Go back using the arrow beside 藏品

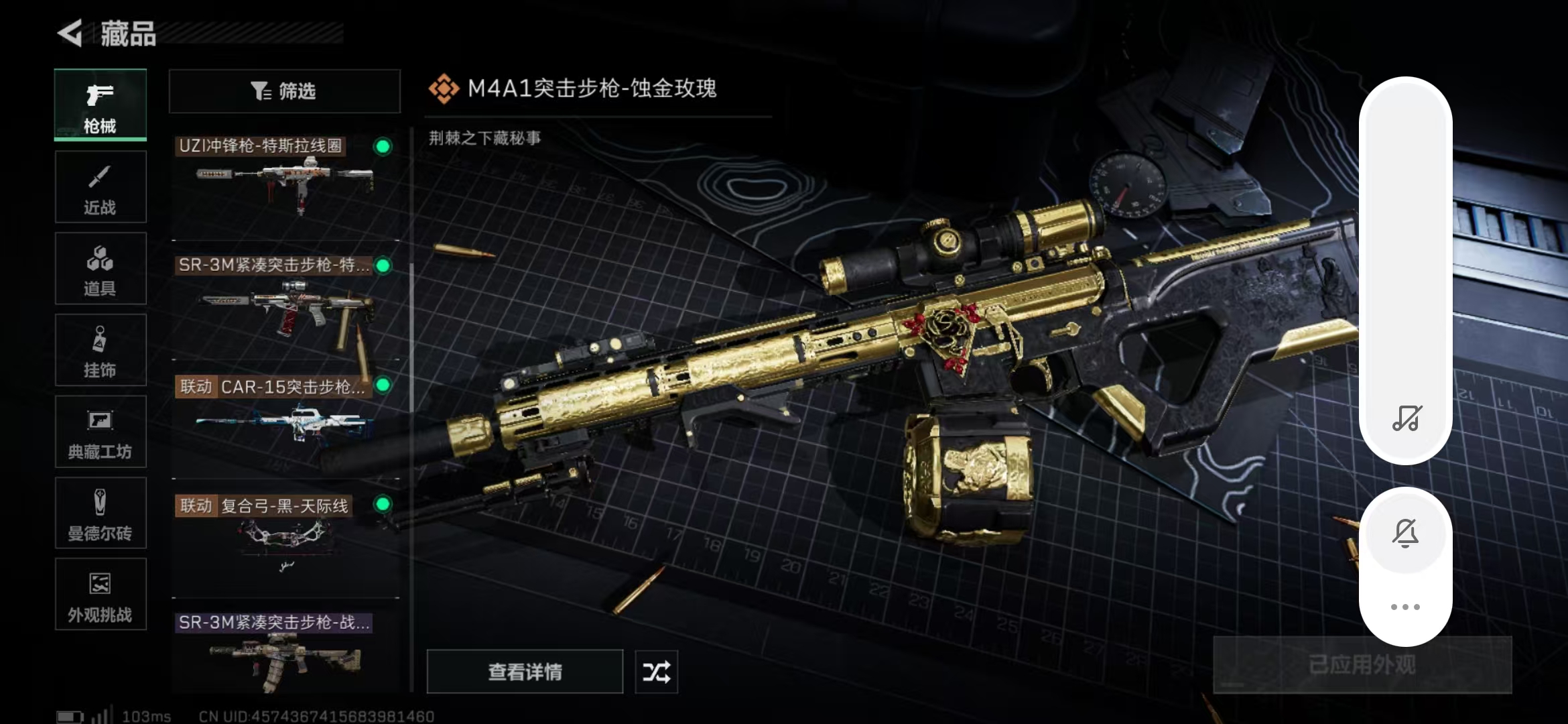pyautogui.click(x=70, y=33)
